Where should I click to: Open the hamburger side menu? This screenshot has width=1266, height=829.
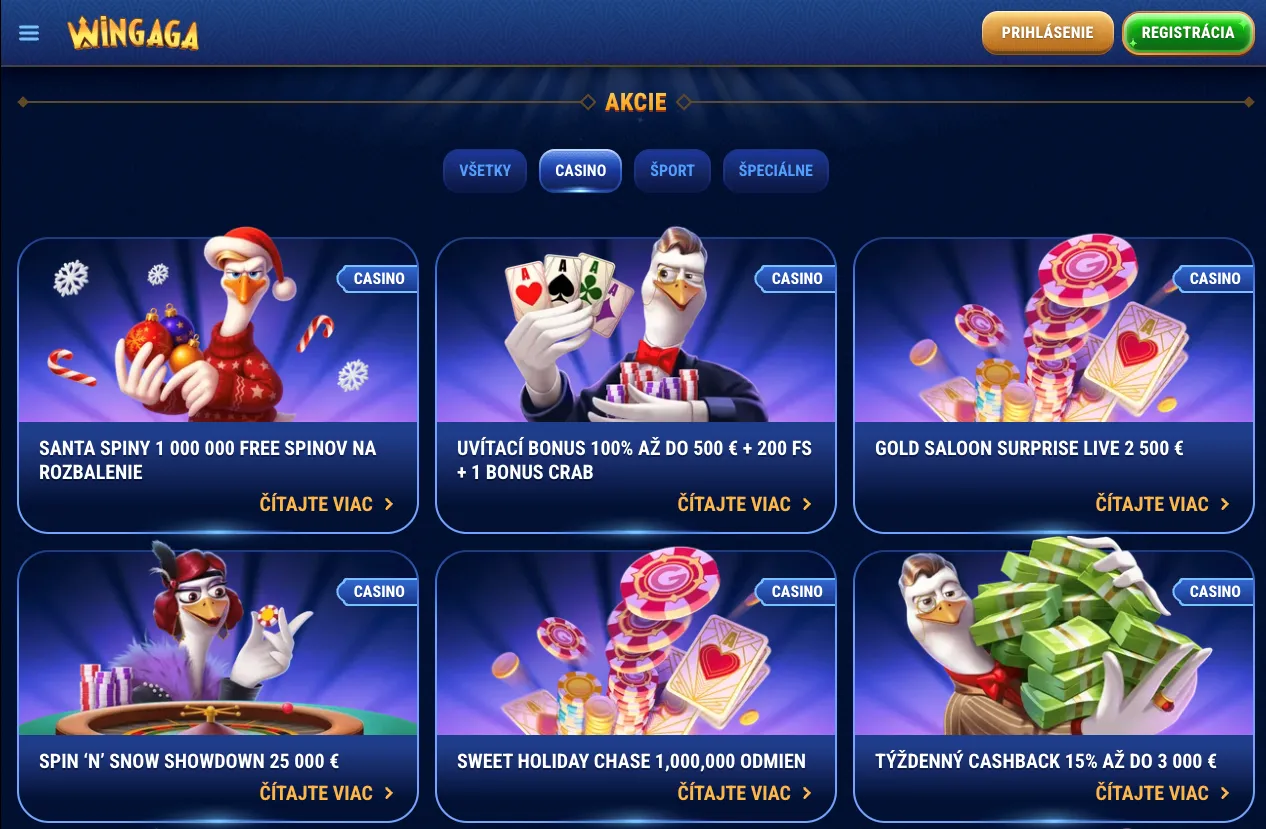pos(29,33)
